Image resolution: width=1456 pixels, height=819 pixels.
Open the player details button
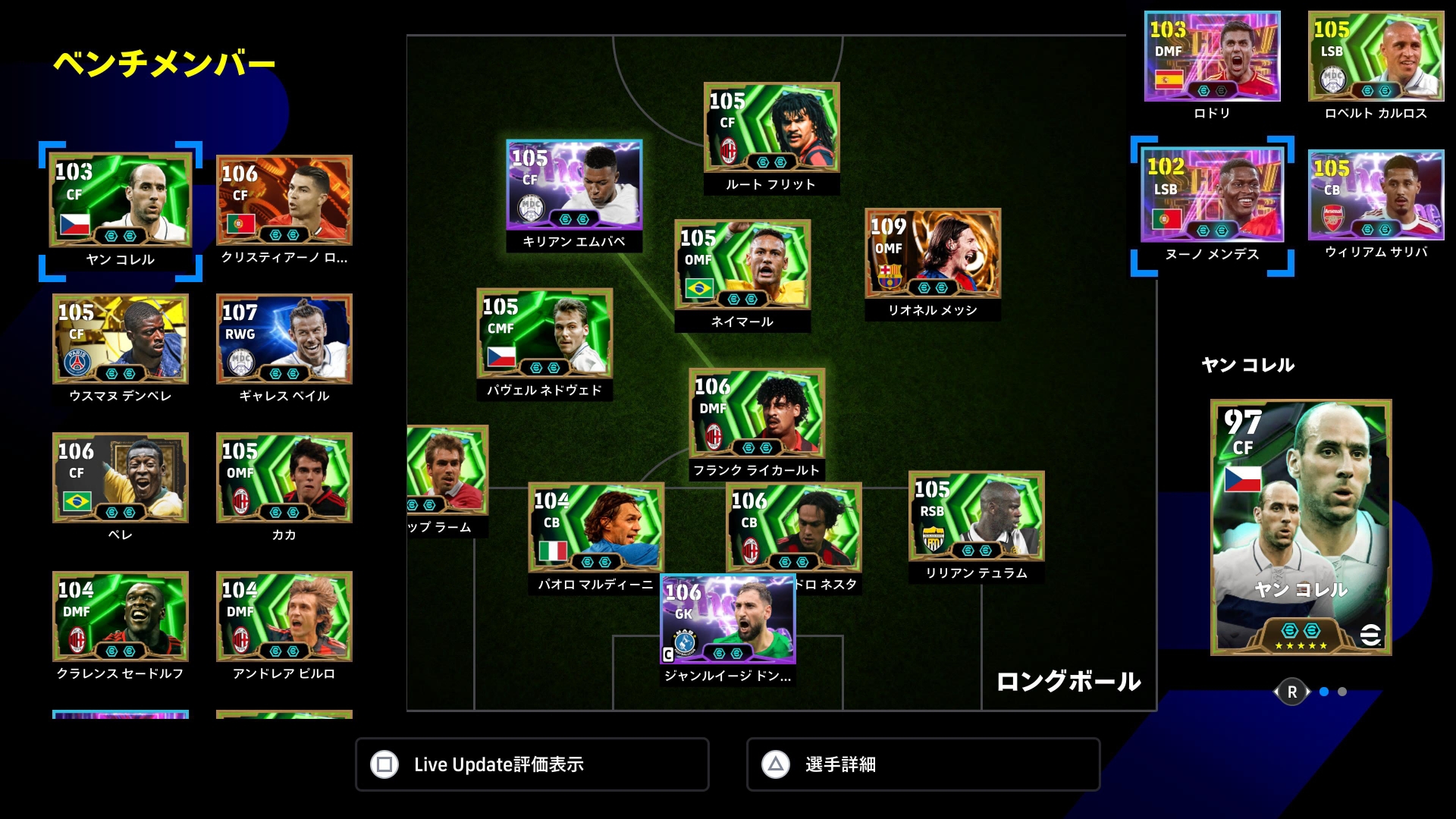(x=923, y=764)
